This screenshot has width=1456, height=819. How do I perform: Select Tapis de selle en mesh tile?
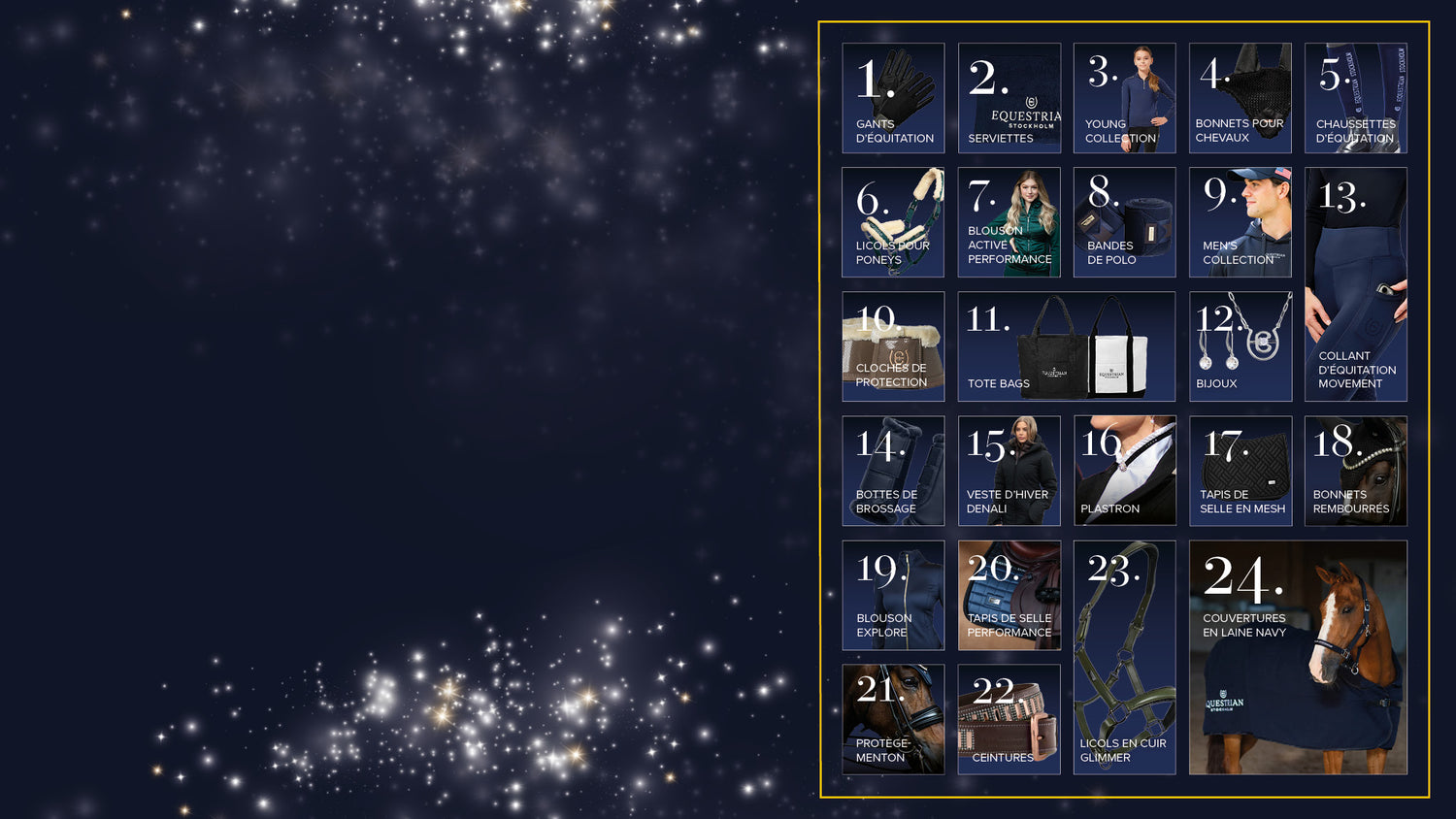click(1240, 471)
